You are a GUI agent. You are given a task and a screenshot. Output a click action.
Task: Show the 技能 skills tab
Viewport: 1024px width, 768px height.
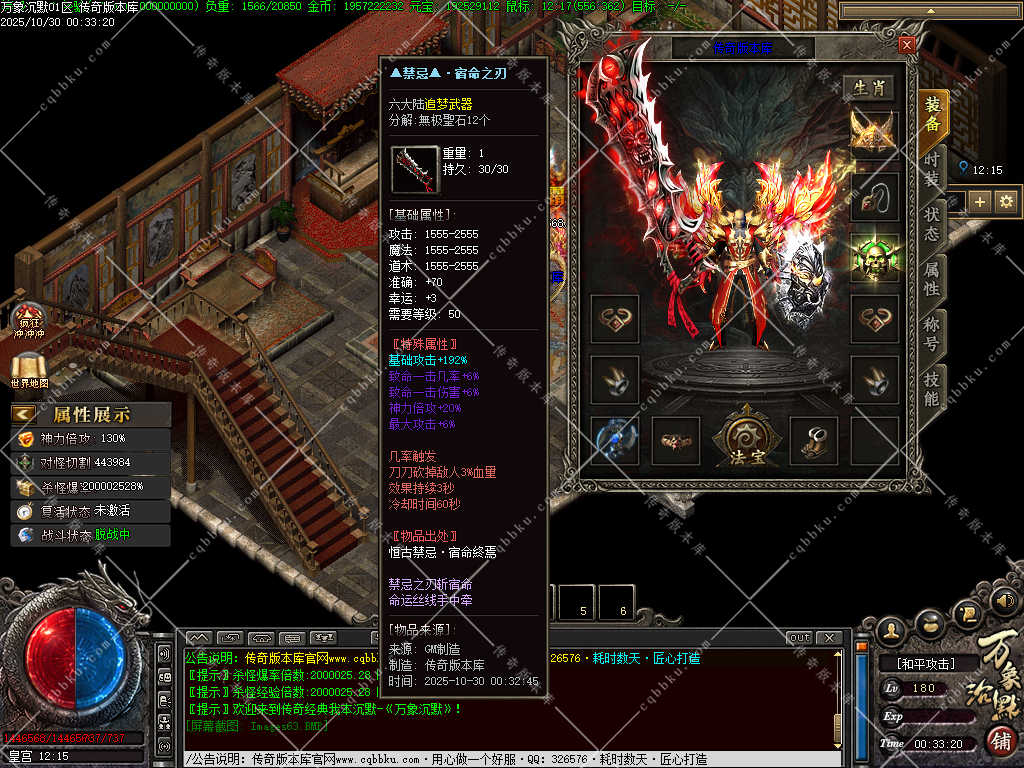pyautogui.click(x=932, y=388)
